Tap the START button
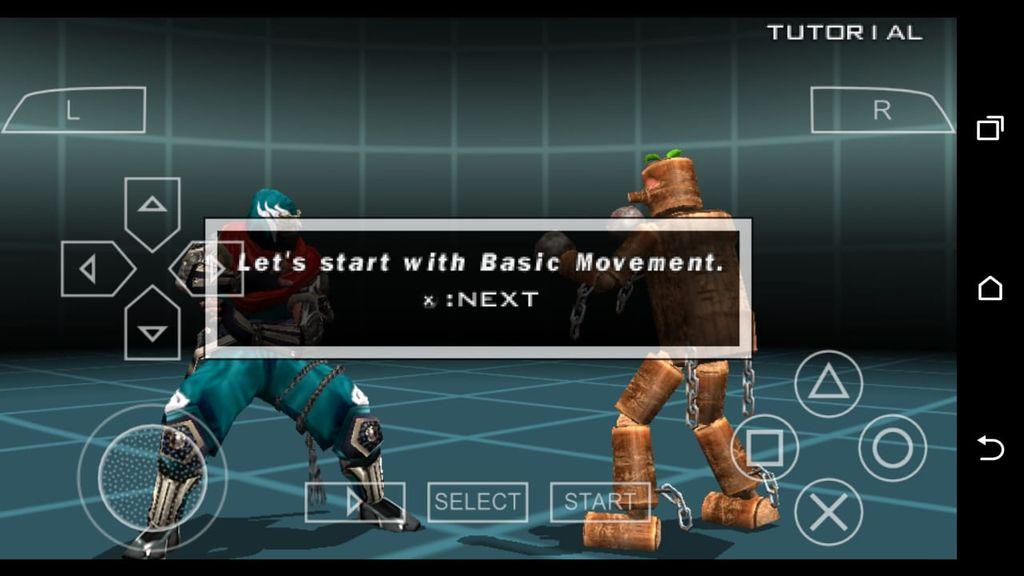The width and height of the screenshot is (1024, 576). [x=600, y=502]
